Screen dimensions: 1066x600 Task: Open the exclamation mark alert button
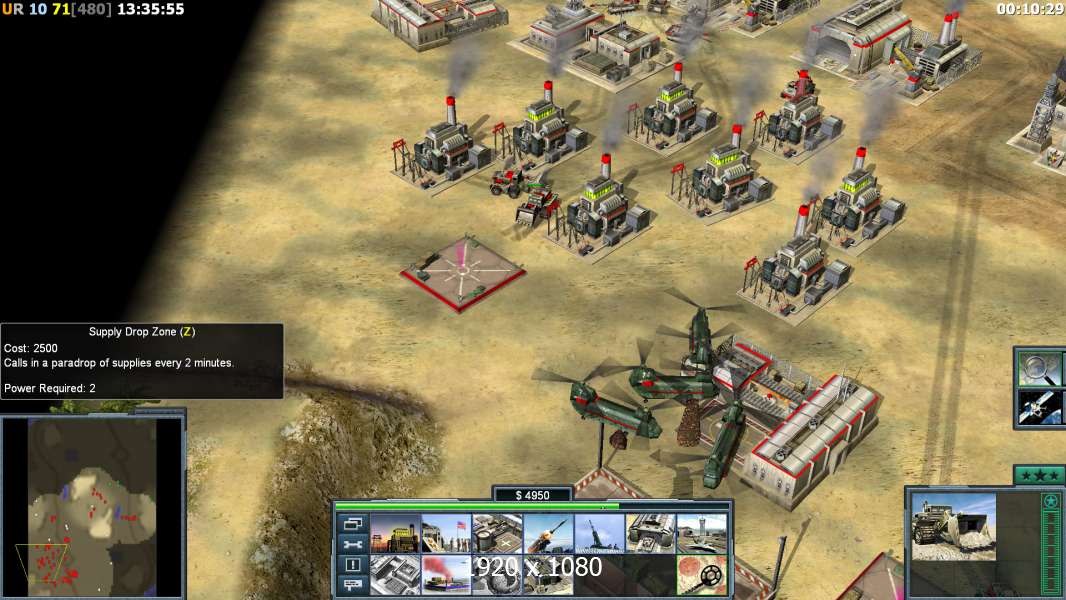[352, 565]
